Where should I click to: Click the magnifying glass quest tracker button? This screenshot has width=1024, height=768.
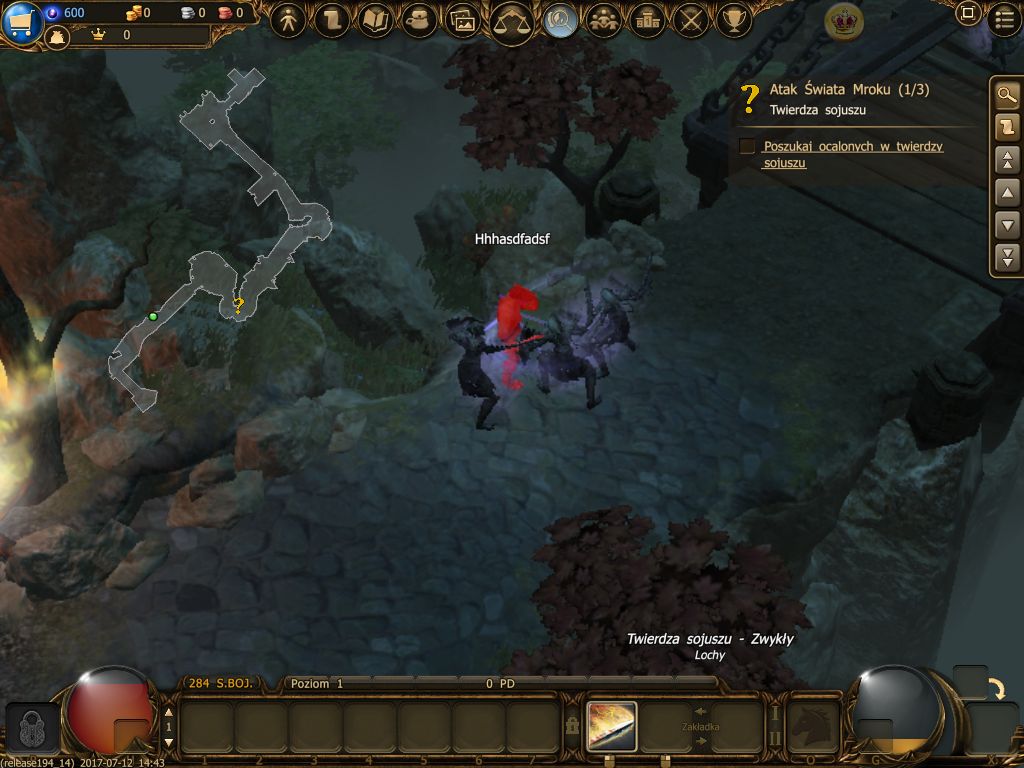pos(1007,96)
